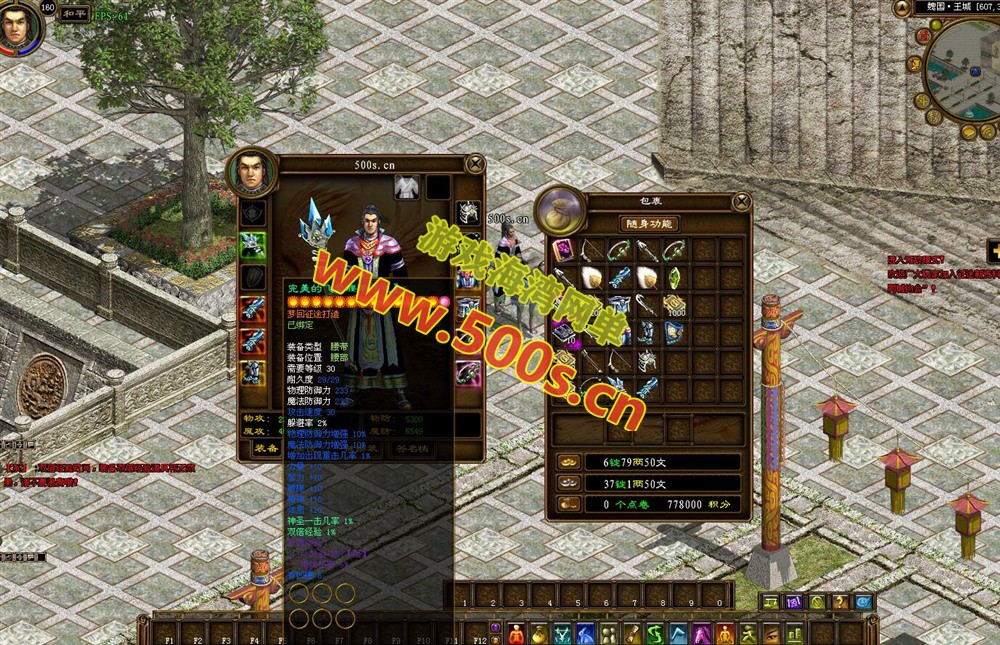Select the white robe armor equipment slot

tap(406, 187)
